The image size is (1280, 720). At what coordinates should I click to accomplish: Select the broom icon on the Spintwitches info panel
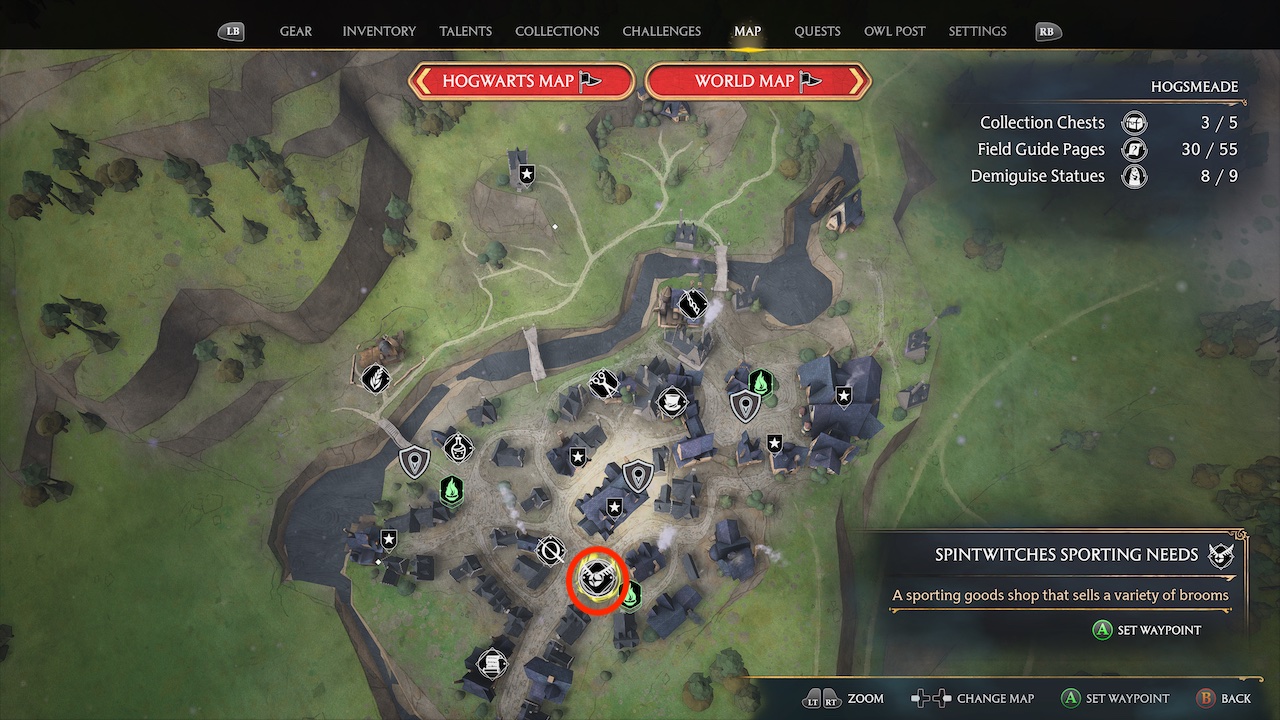tap(1221, 555)
